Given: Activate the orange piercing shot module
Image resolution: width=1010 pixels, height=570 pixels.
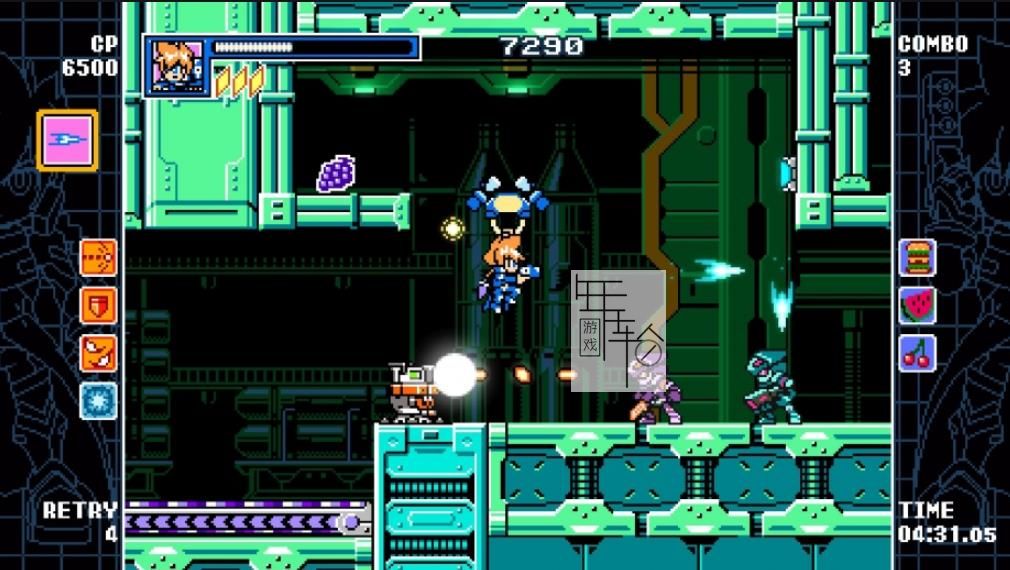Looking at the screenshot, I should click(x=98, y=257).
